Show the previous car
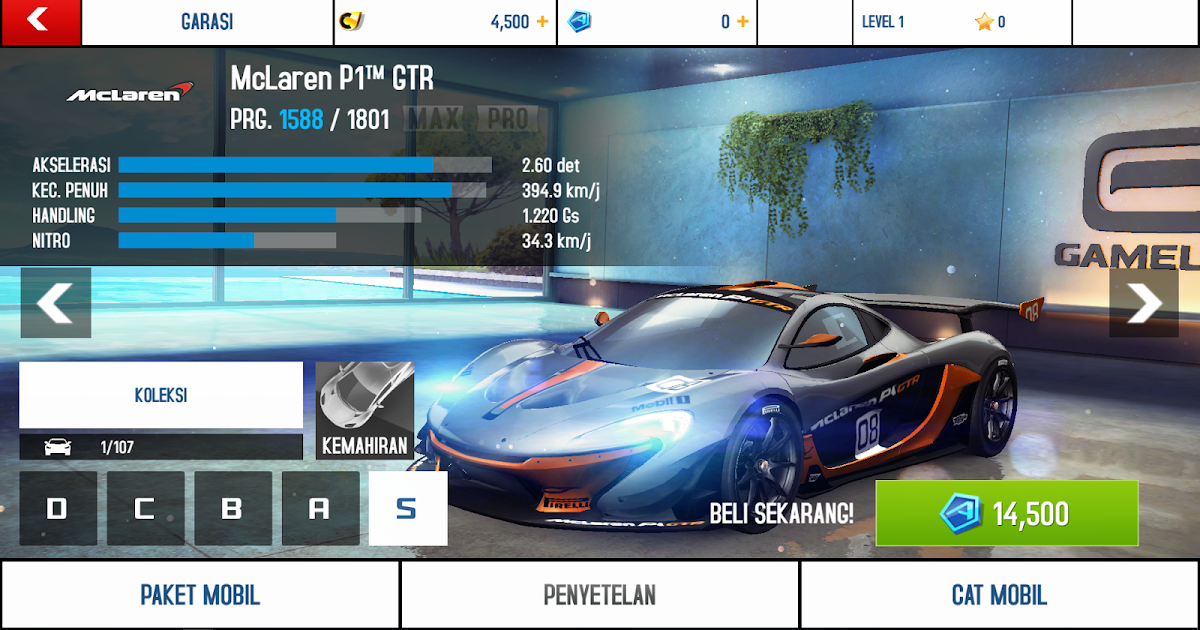Image resolution: width=1200 pixels, height=630 pixels. click(56, 303)
